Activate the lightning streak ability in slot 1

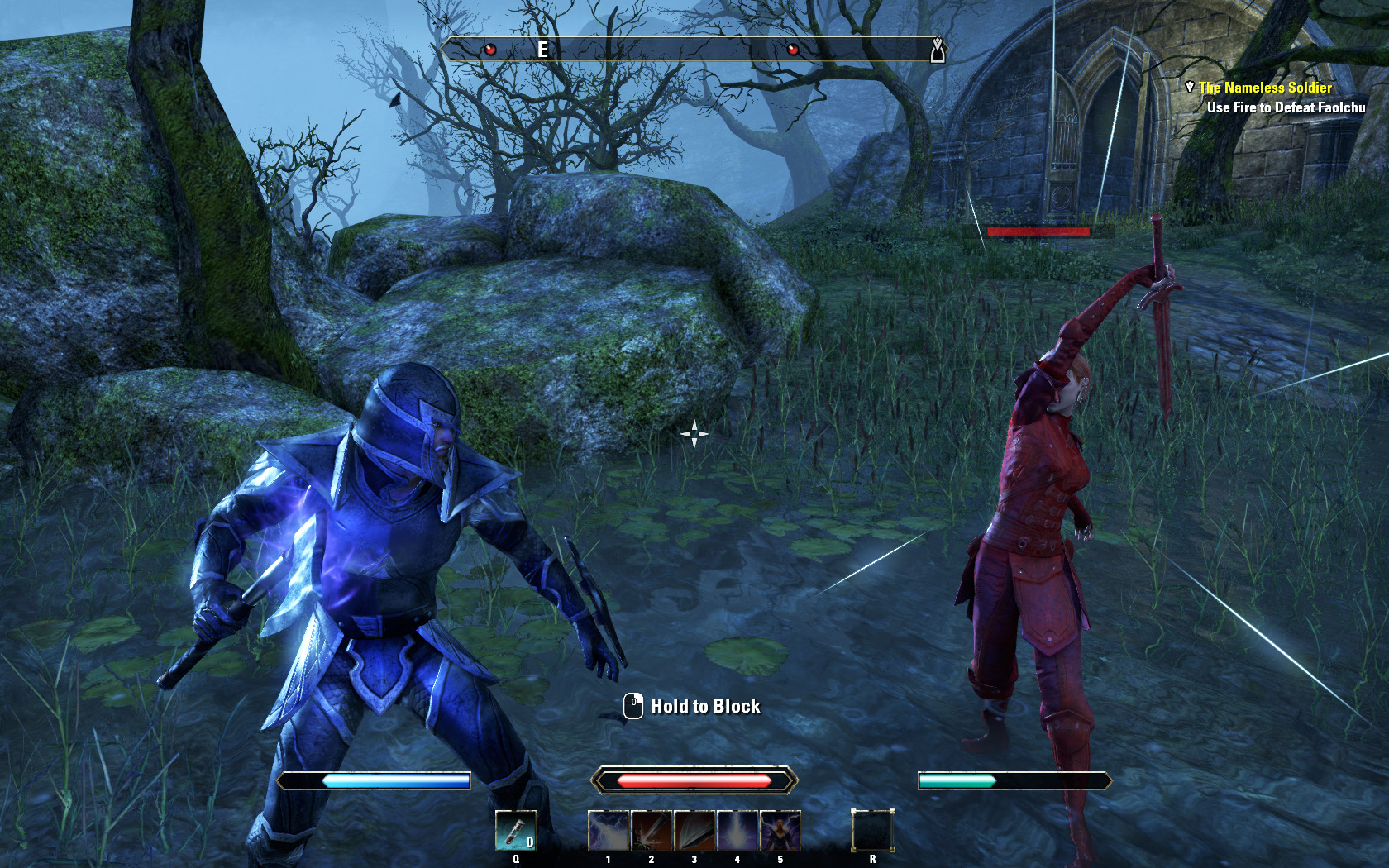609,831
